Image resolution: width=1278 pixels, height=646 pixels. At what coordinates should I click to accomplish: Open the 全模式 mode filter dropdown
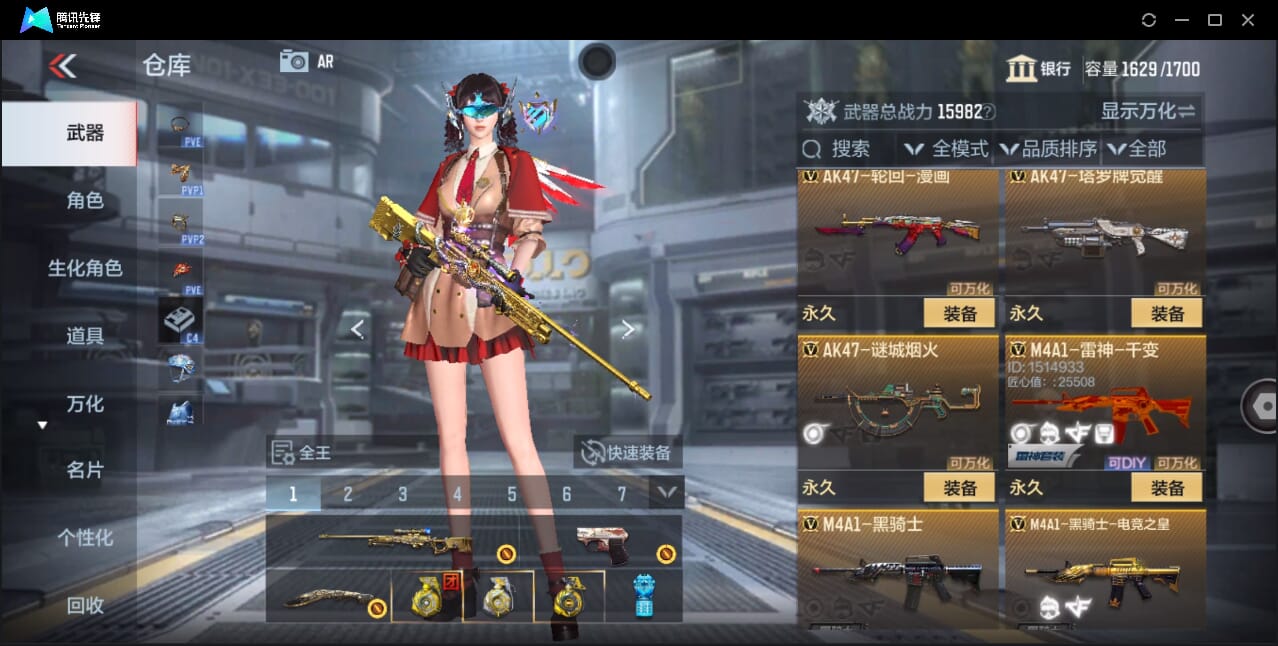[x=947, y=149]
